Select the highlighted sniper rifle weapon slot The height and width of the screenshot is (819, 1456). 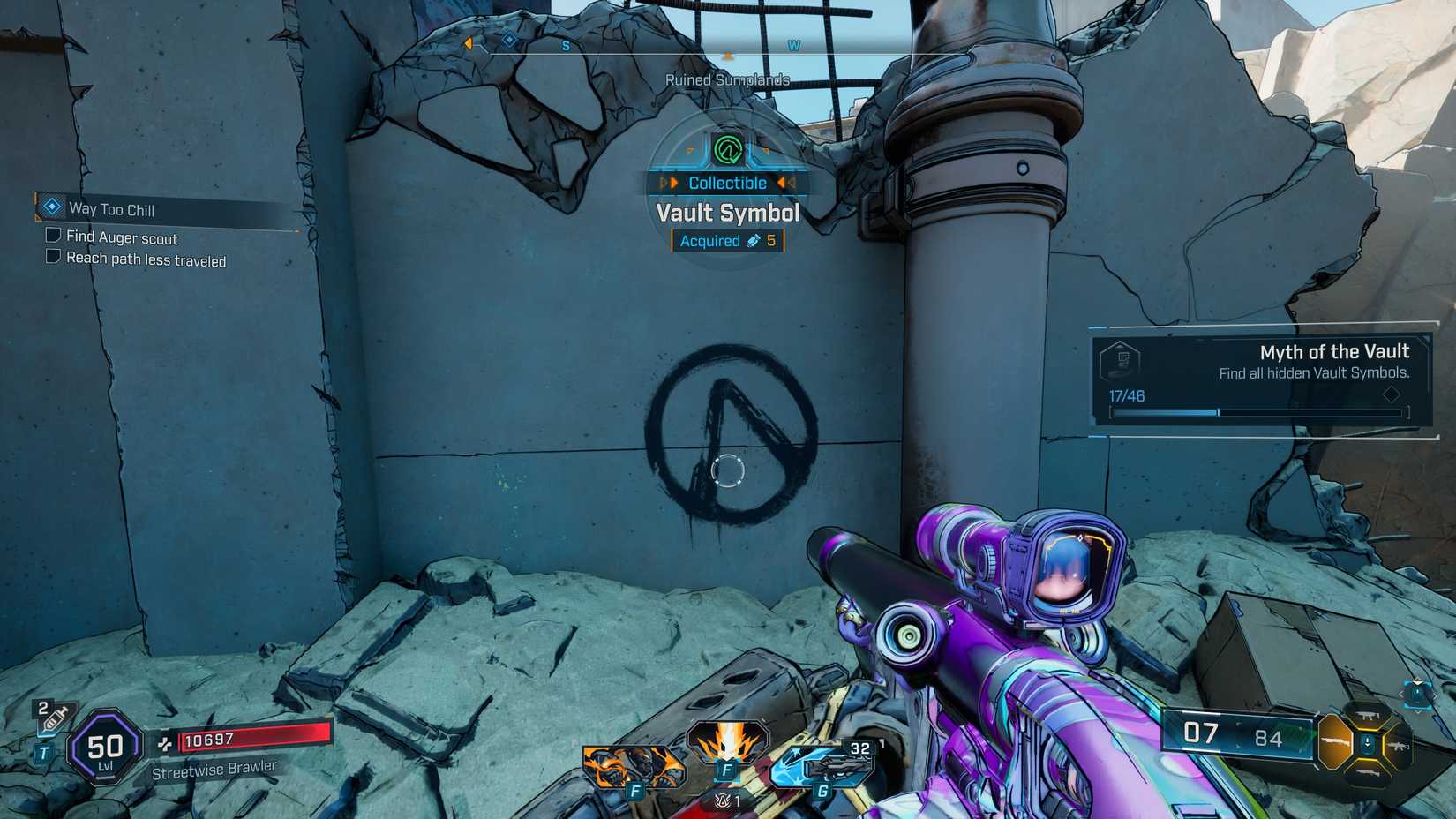[1334, 742]
